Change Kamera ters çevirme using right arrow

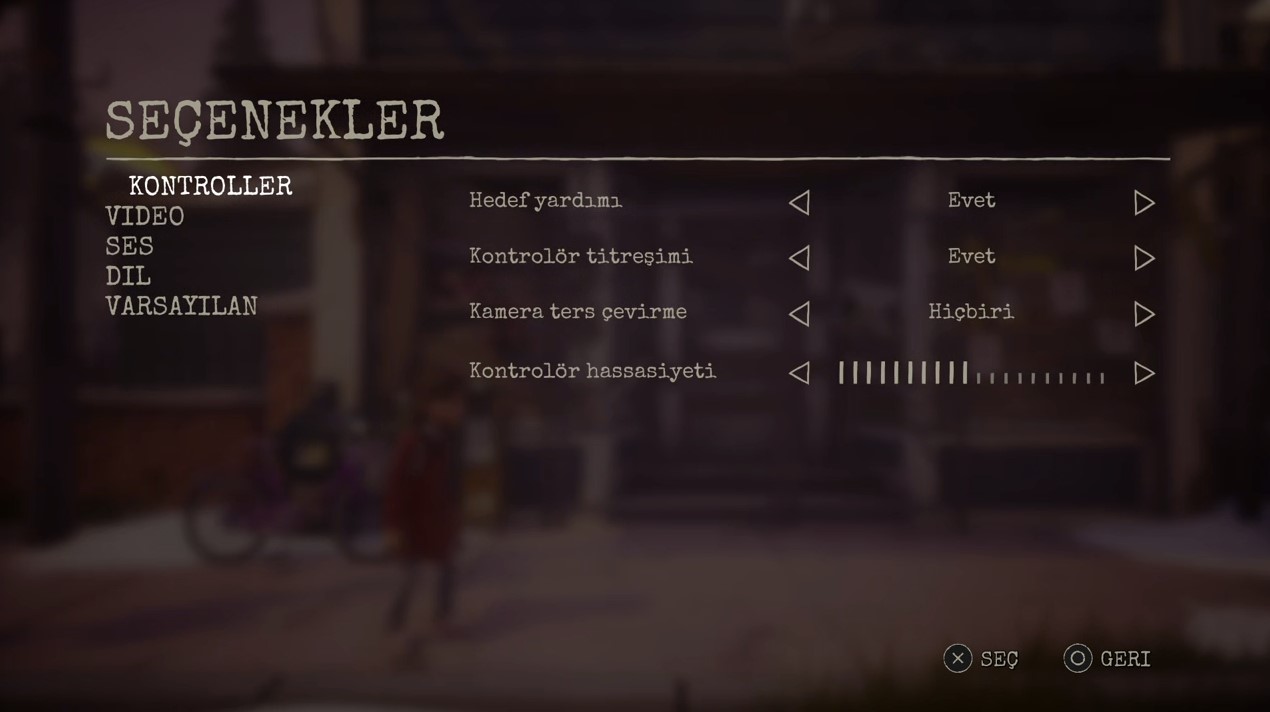(x=1144, y=314)
